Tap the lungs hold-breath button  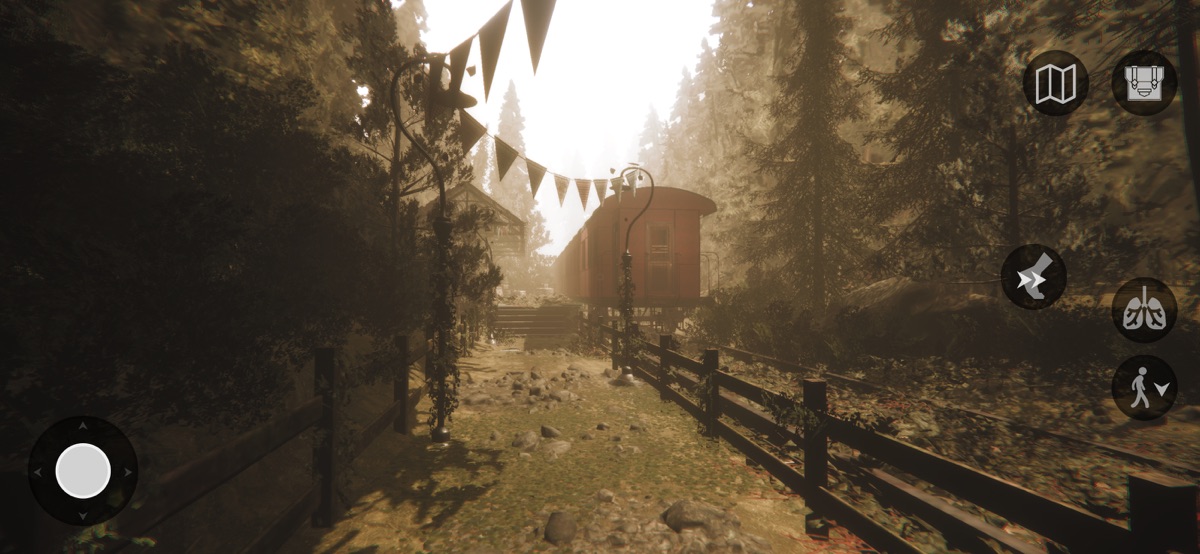[1144, 310]
